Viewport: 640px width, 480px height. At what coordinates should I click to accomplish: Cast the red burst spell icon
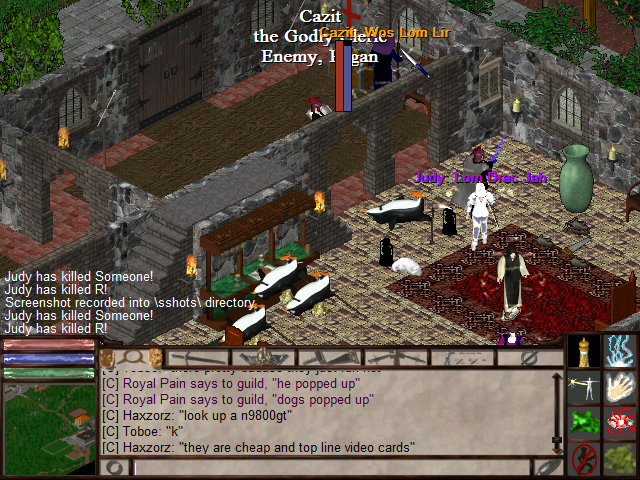pos(620,423)
